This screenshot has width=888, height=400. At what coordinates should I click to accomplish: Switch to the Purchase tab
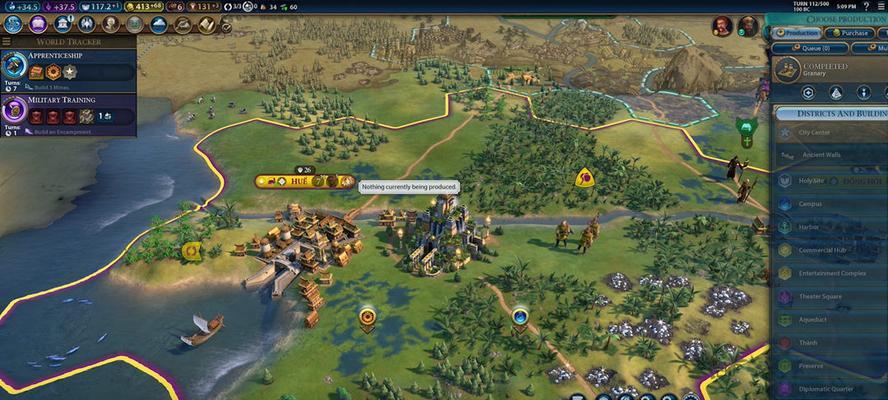[x=849, y=33]
